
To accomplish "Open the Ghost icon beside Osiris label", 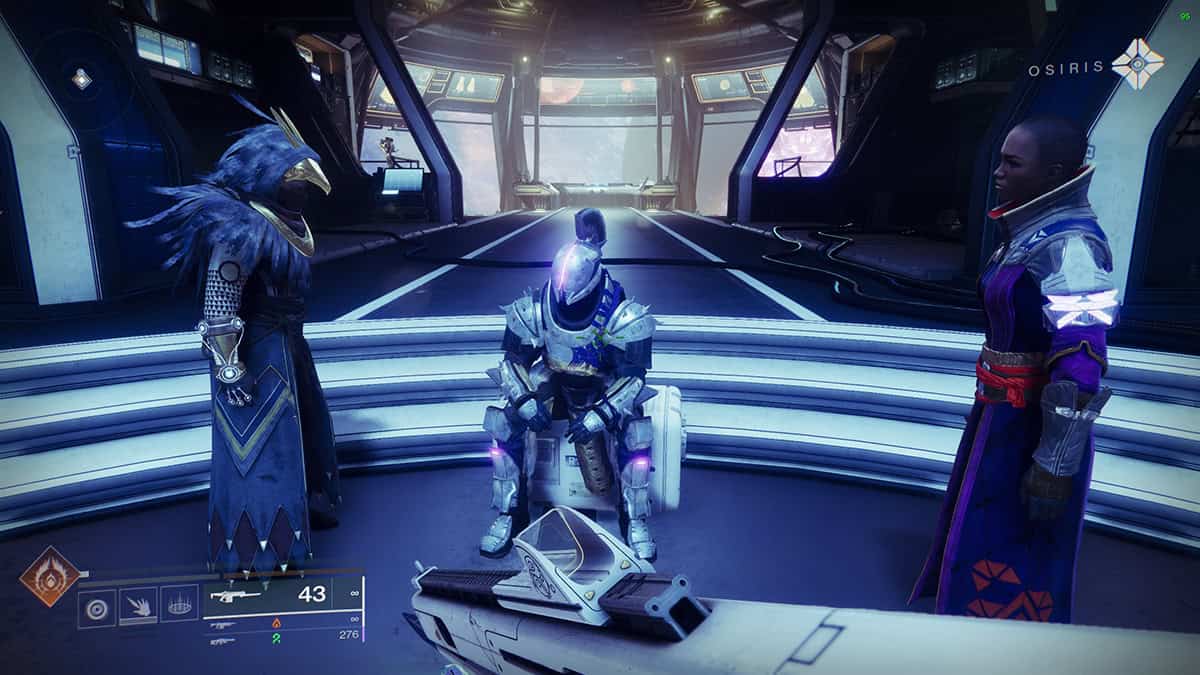I will (x=1138, y=64).
